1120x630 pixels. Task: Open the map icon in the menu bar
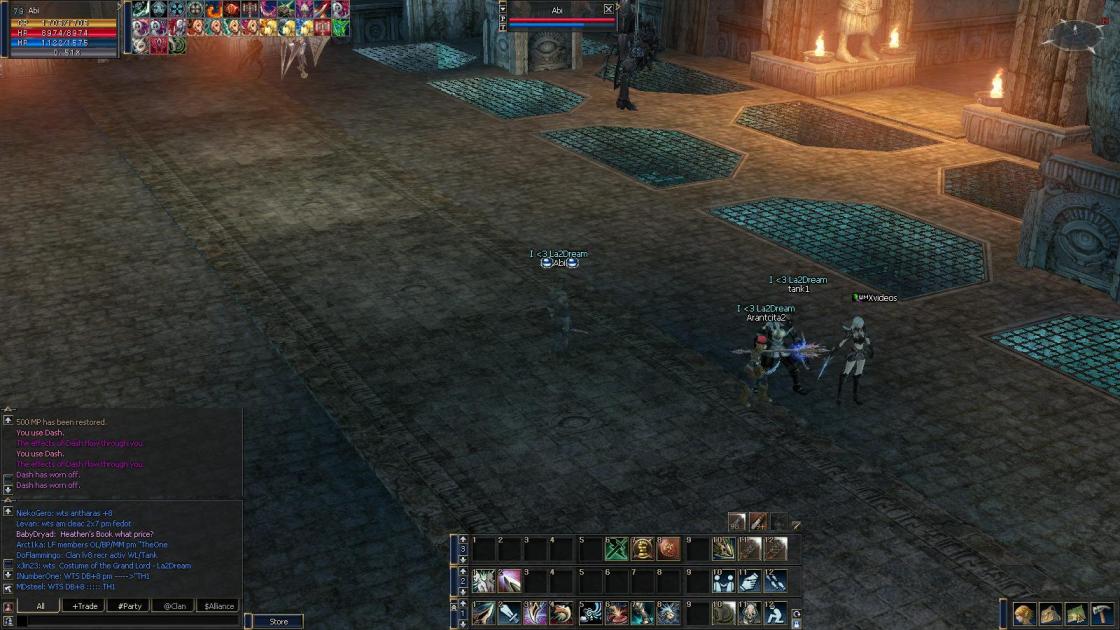[x=1076, y=613]
